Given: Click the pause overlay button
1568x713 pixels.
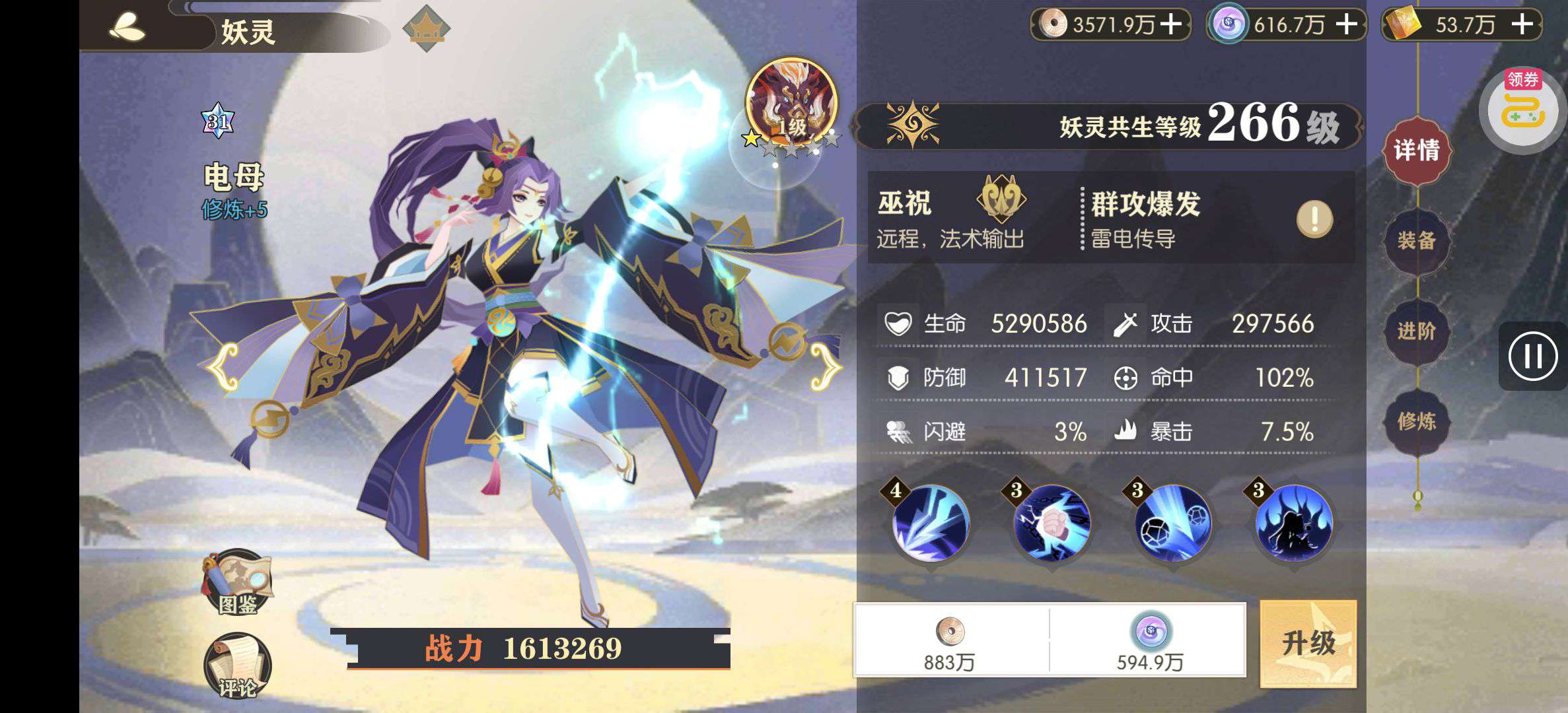Looking at the screenshot, I should click(x=1532, y=356).
